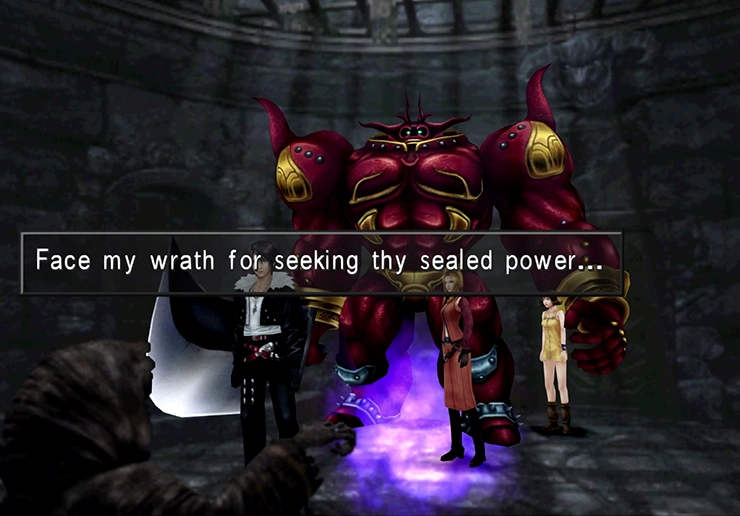Advance the "Face my wrath" dialogue box
Image resolution: width=740 pixels, height=516 pixels.
tap(322, 262)
